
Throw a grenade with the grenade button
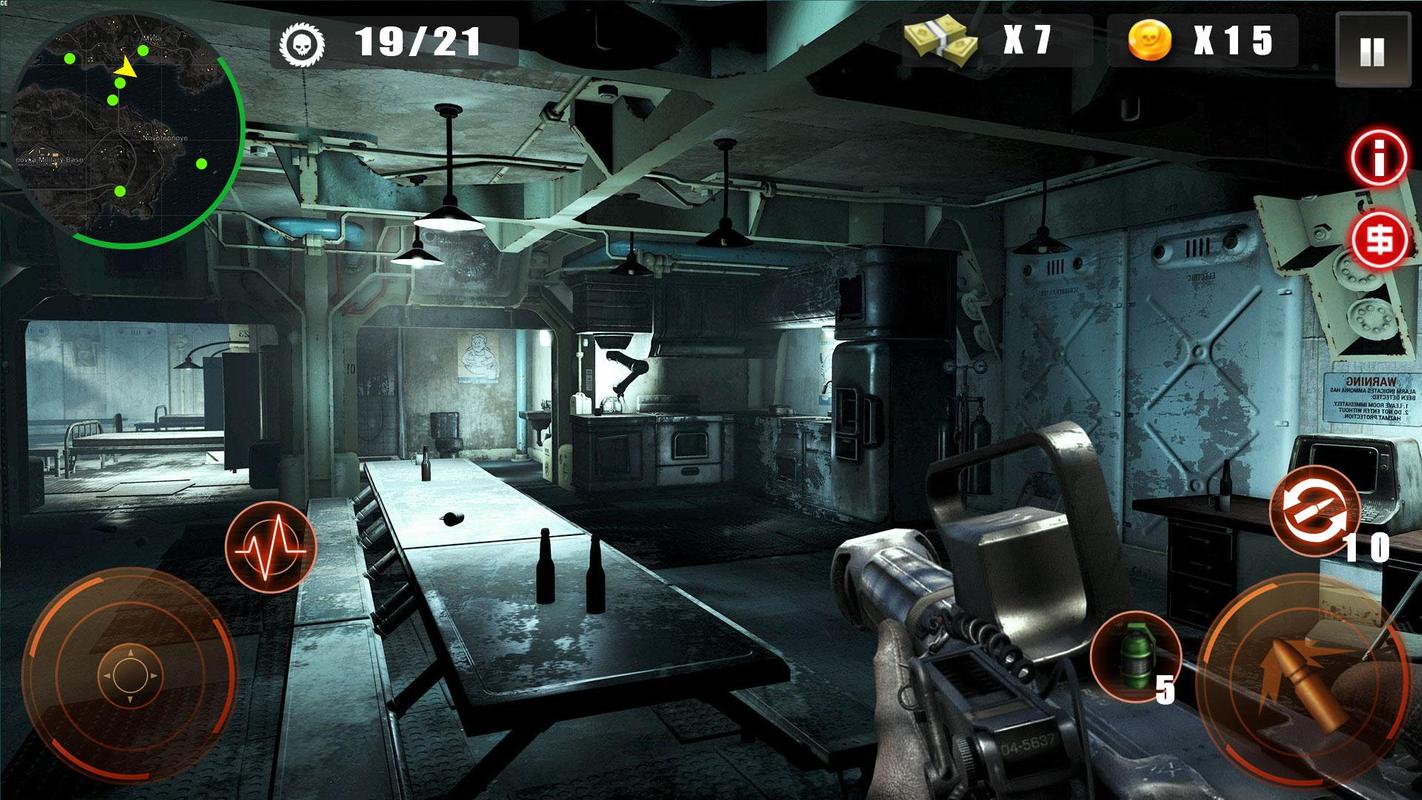(x=1134, y=656)
